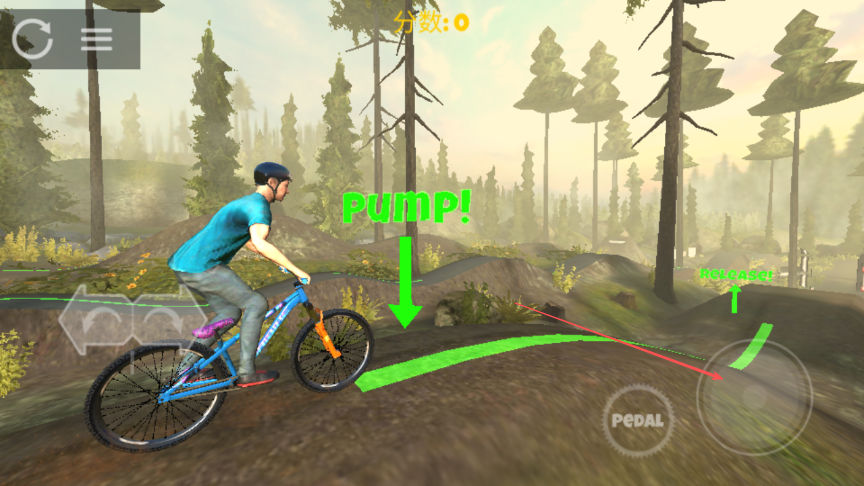Screen dimensions: 864x486
Task: Restart the run with the circular arrow
Action: [x=33, y=38]
